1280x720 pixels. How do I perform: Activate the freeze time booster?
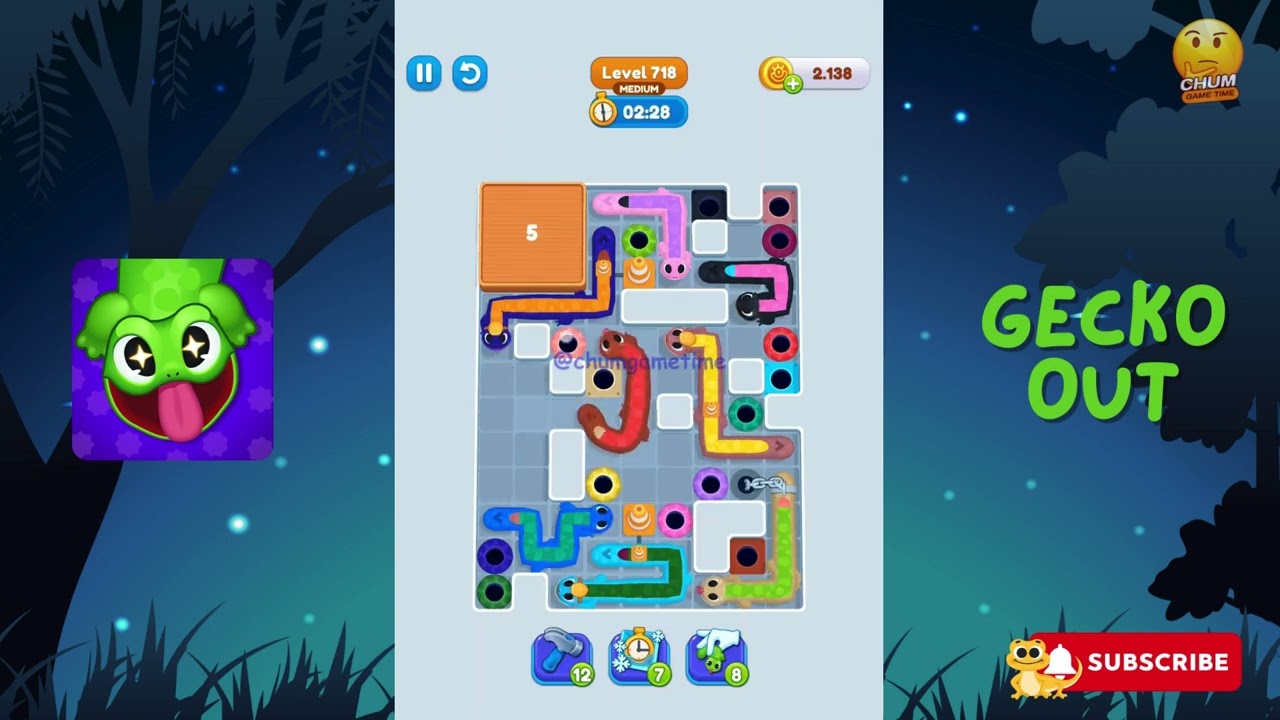click(x=639, y=655)
